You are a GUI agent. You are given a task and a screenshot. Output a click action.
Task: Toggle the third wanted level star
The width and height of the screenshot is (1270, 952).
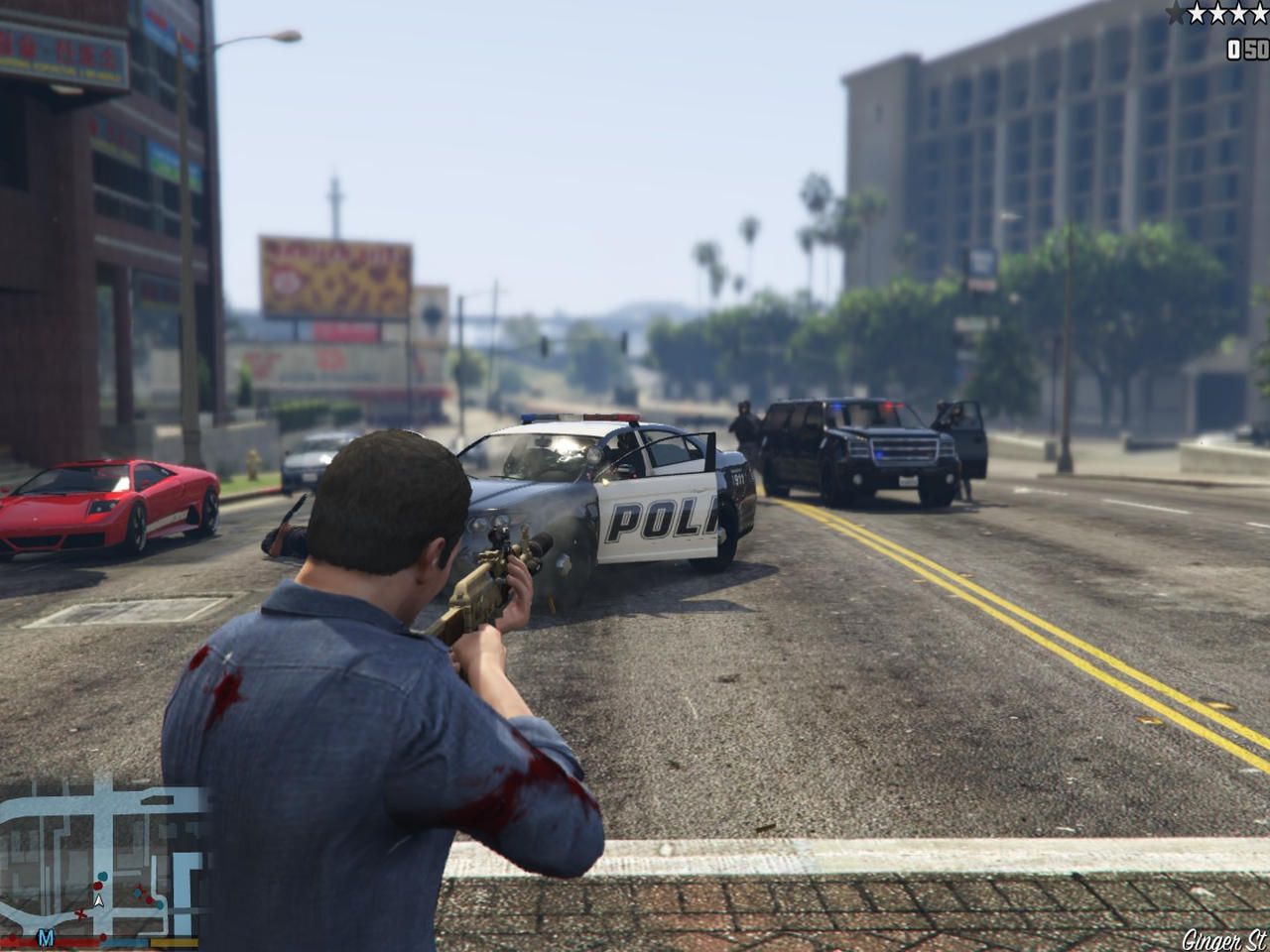pos(1217,13)
